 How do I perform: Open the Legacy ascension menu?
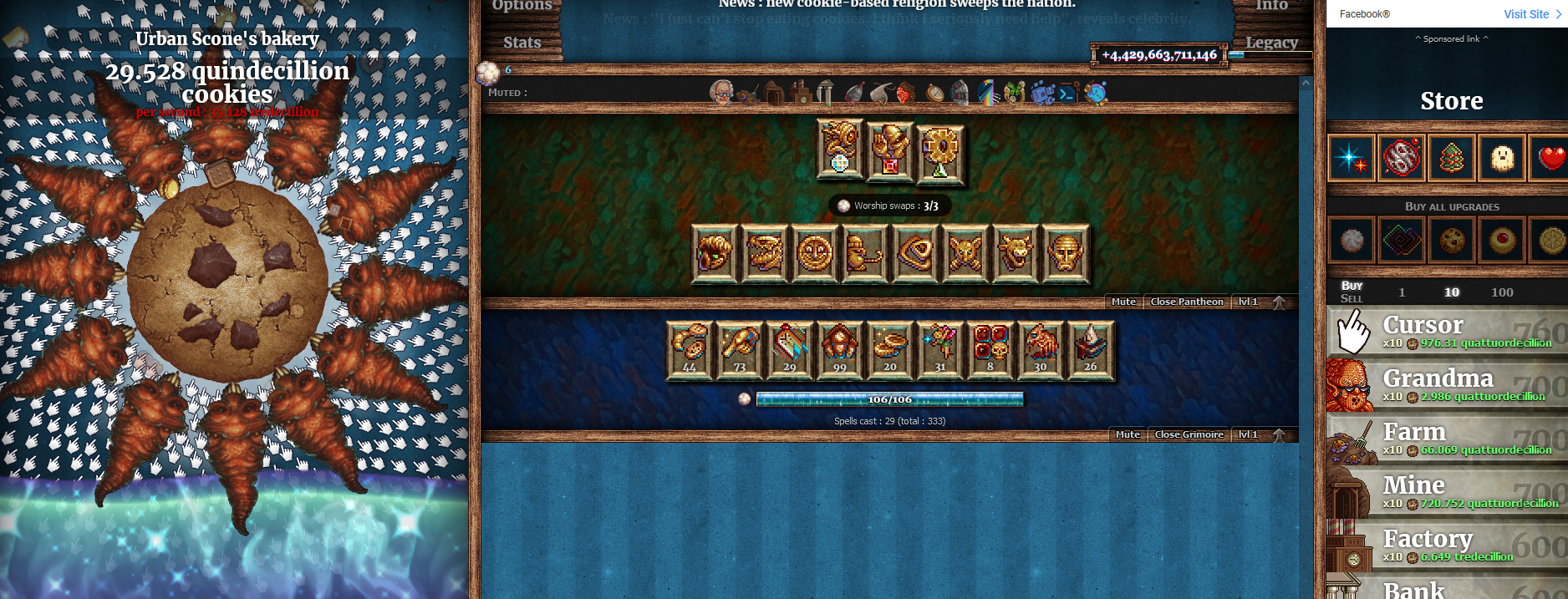coord(1271,43)
